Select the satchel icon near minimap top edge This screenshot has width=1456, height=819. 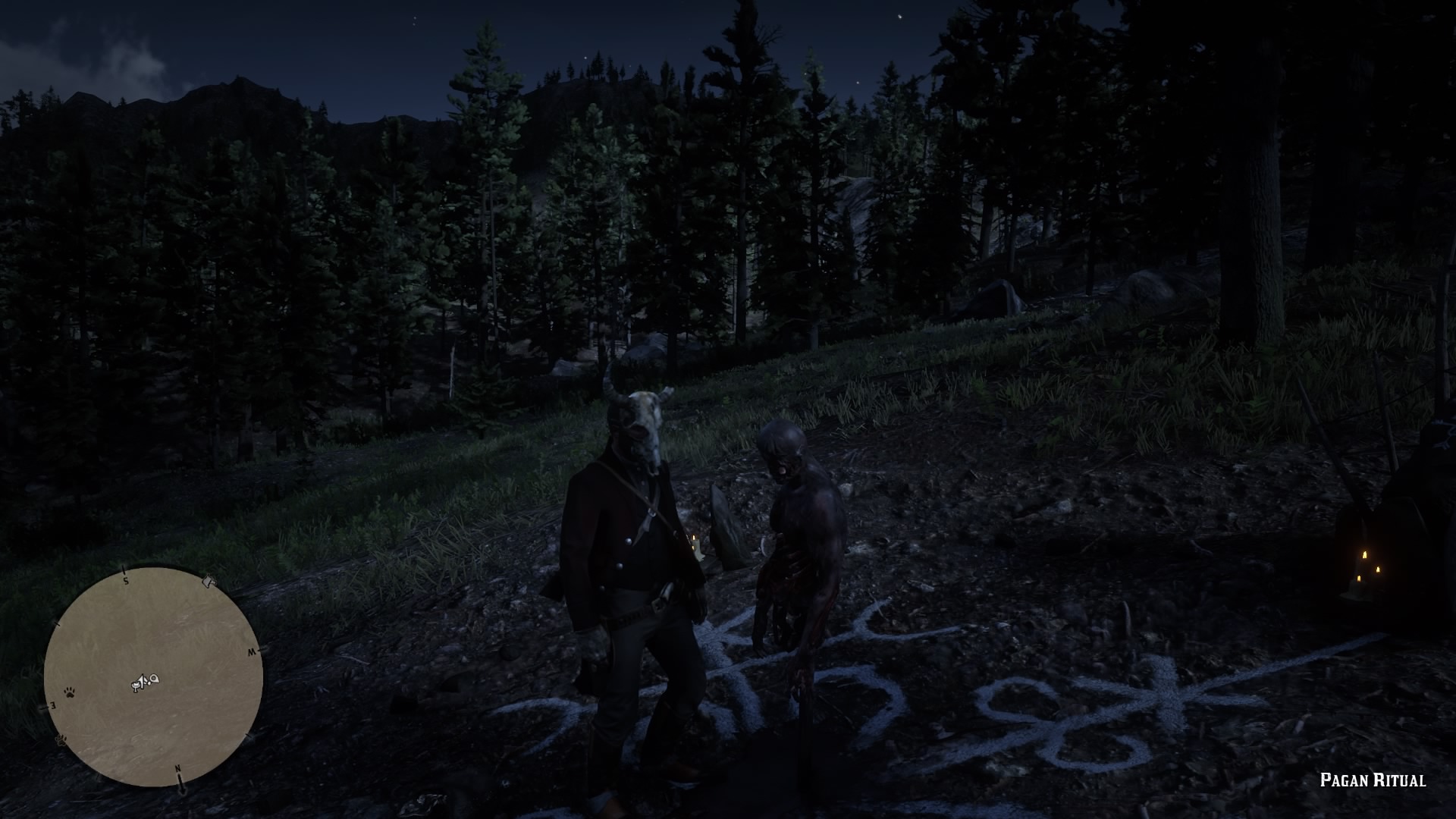click(x=209, y=580)
